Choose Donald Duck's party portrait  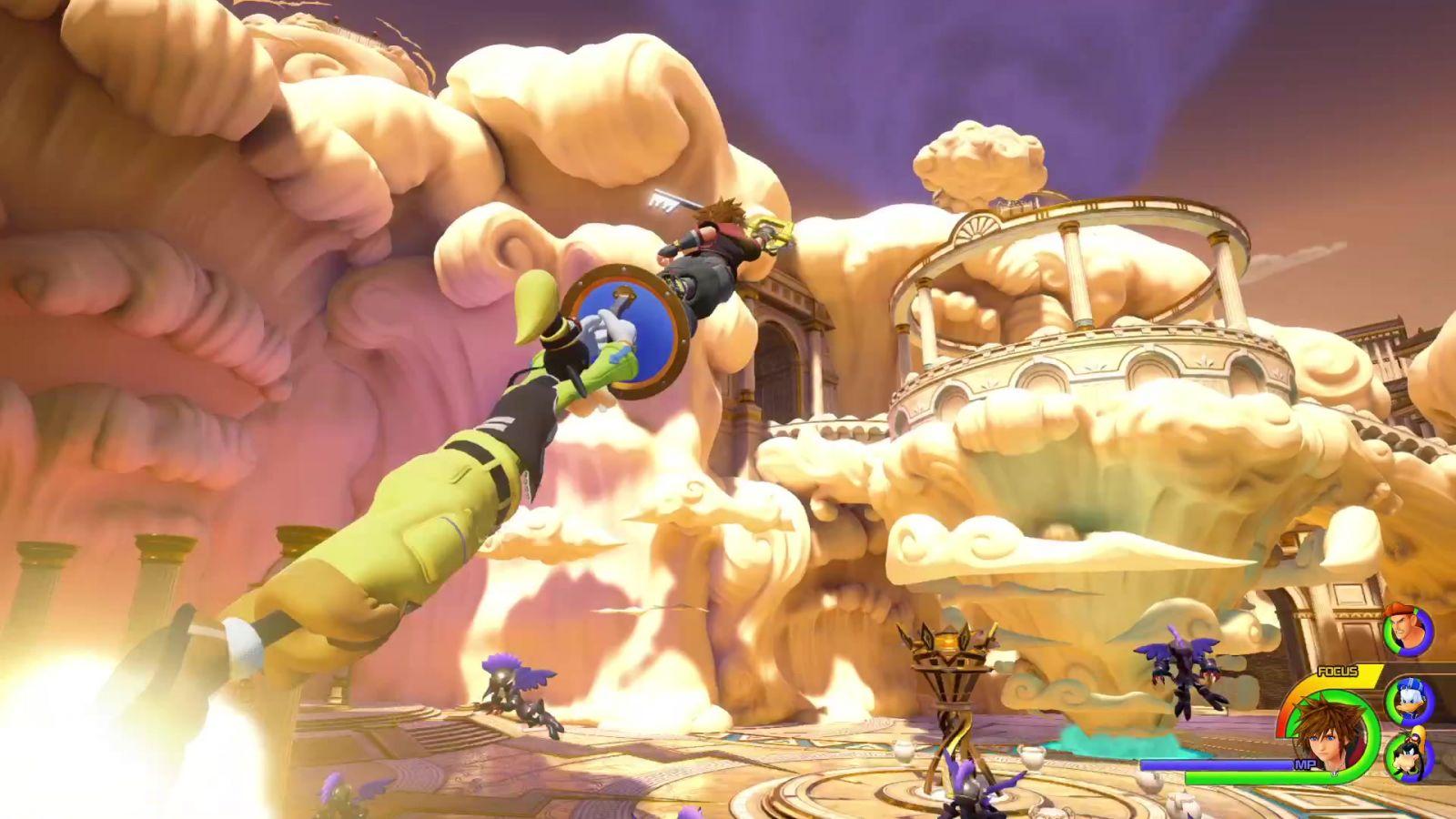(x=1410, y=701)
